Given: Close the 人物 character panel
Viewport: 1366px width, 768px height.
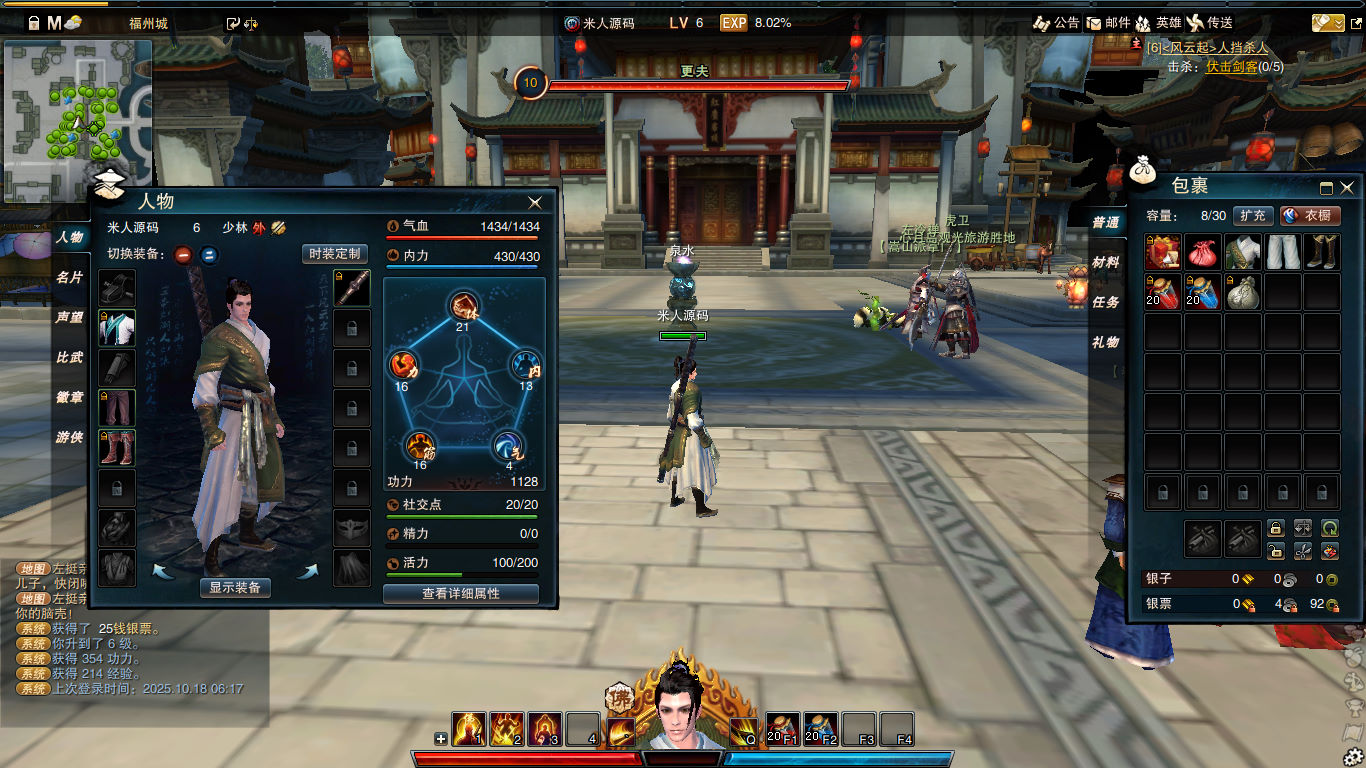Looking at the screenshot, I should point(535,202).
